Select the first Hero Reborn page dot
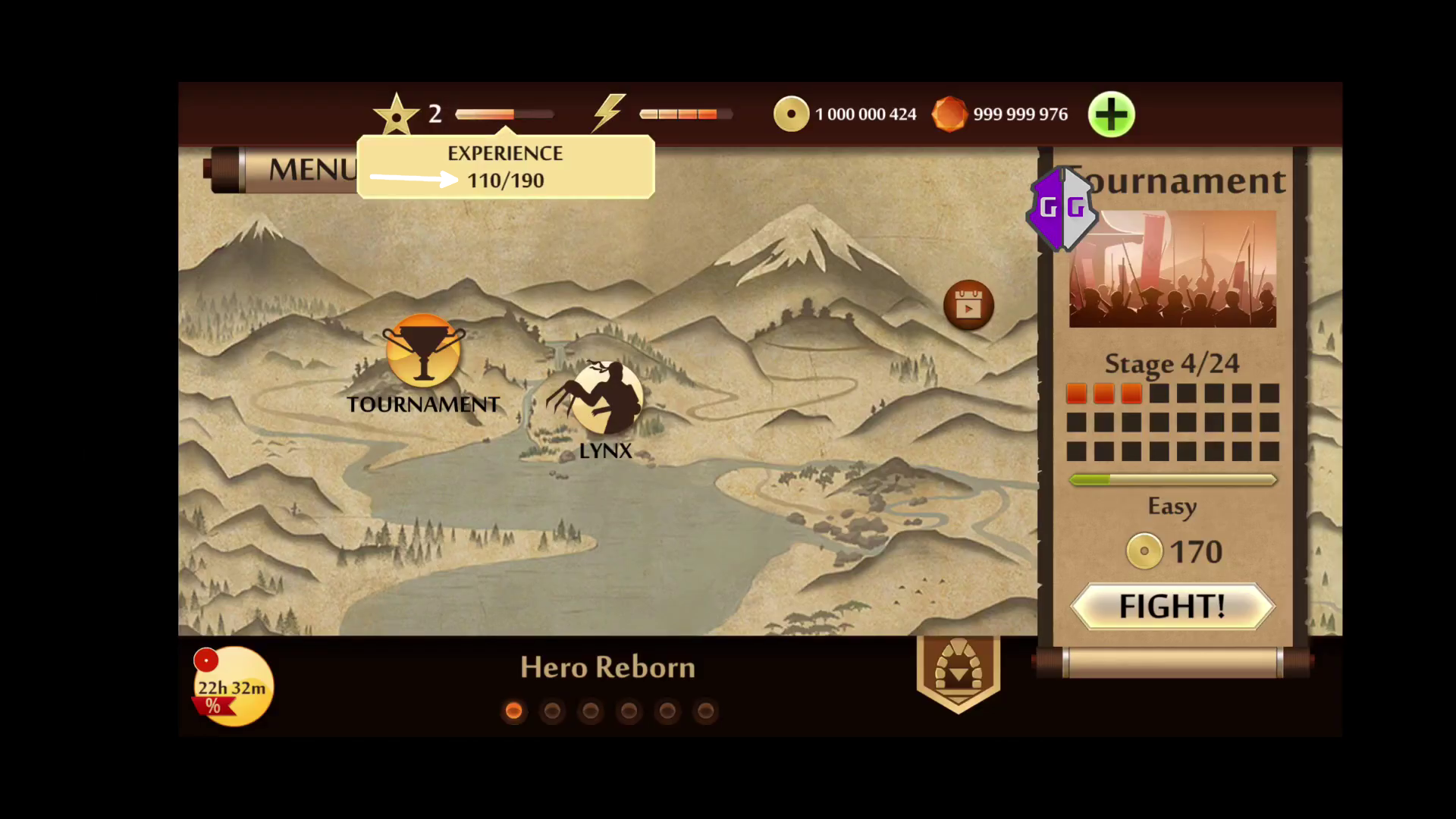This screenshot has width=1456, height=819. [513, 711]
